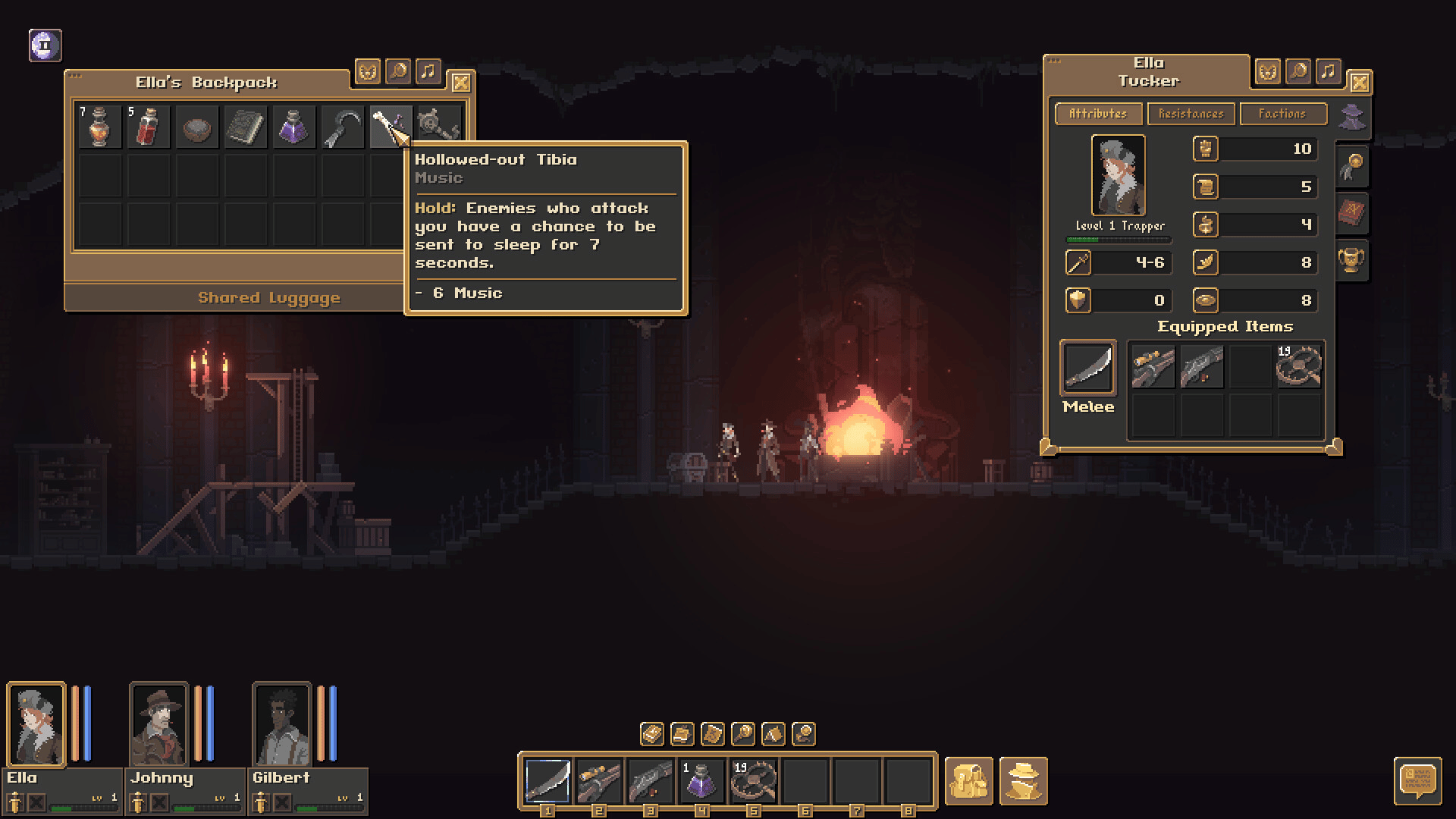Select Johnny's portrait
Viewport: 1456px width, 819px height.
click(158, 725)
